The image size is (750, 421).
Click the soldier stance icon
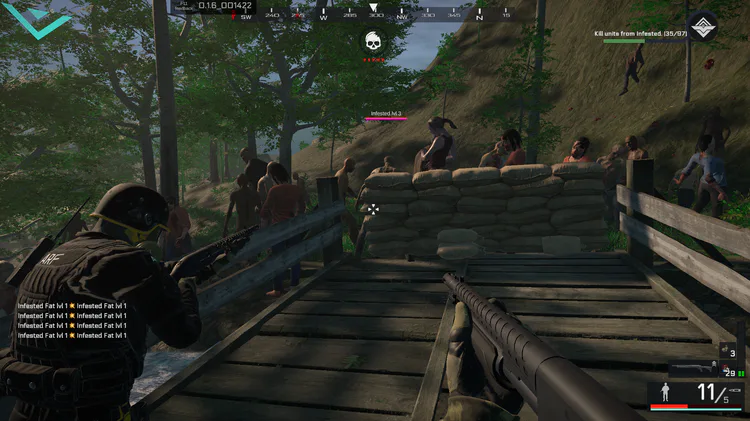click(x=664, y=393)
